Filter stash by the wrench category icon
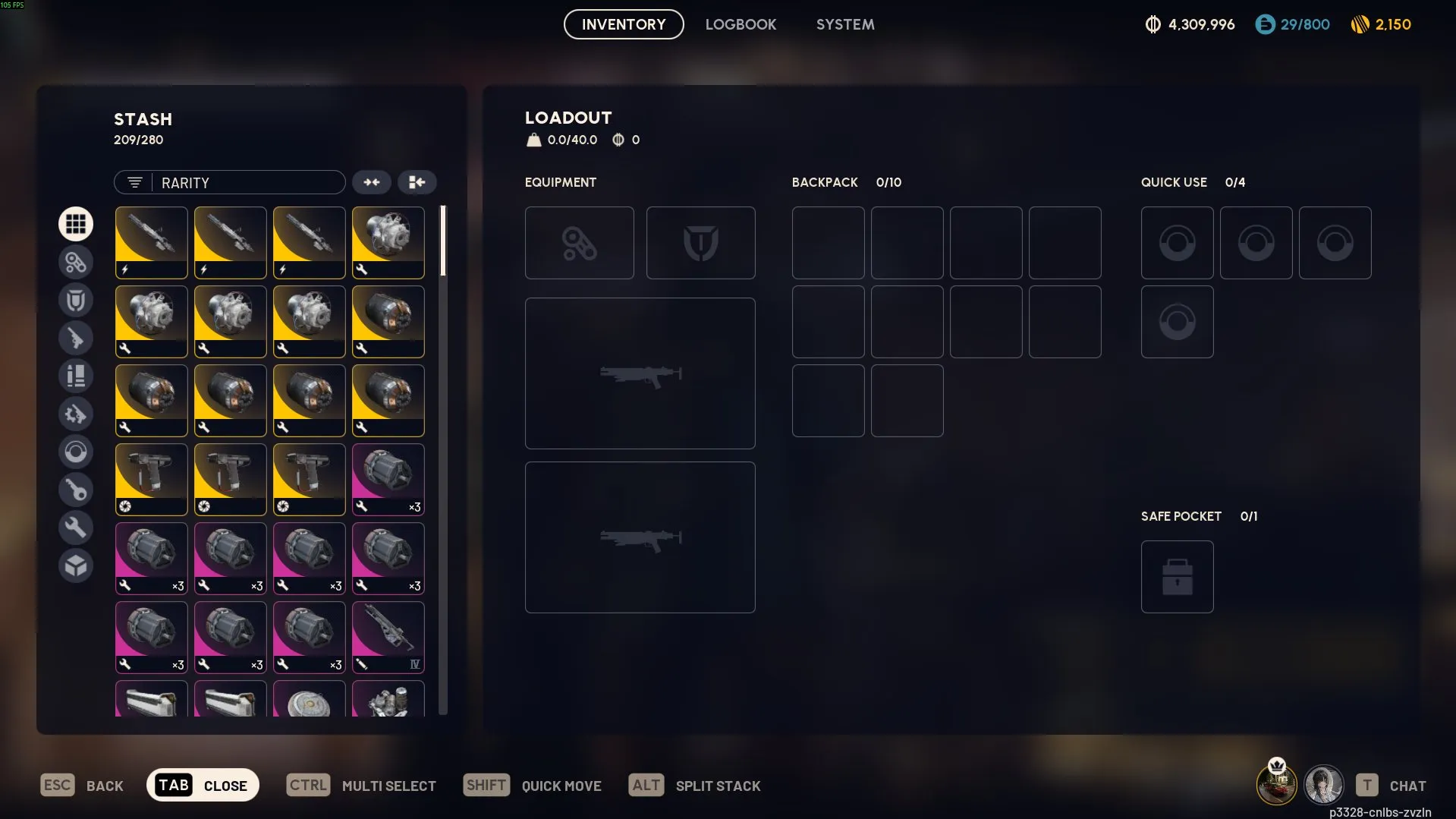The image size is (1456, 819). click(76, 528)
